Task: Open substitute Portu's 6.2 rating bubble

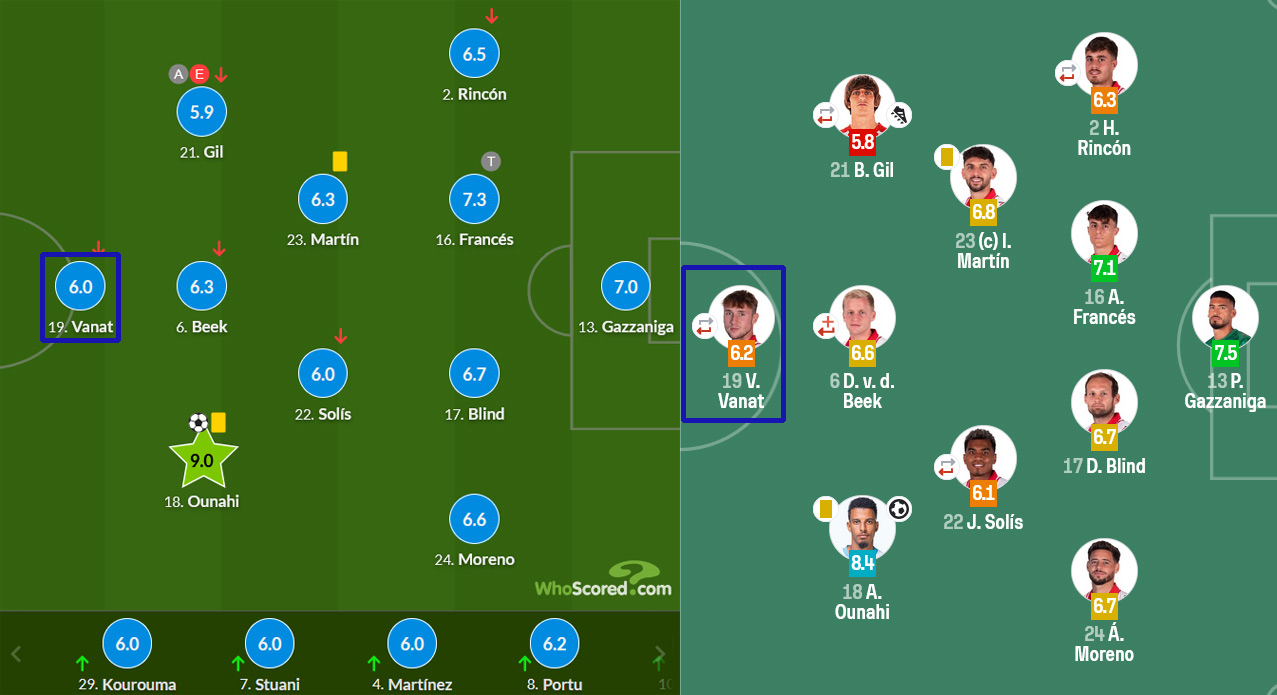Action: click(554, 645)
